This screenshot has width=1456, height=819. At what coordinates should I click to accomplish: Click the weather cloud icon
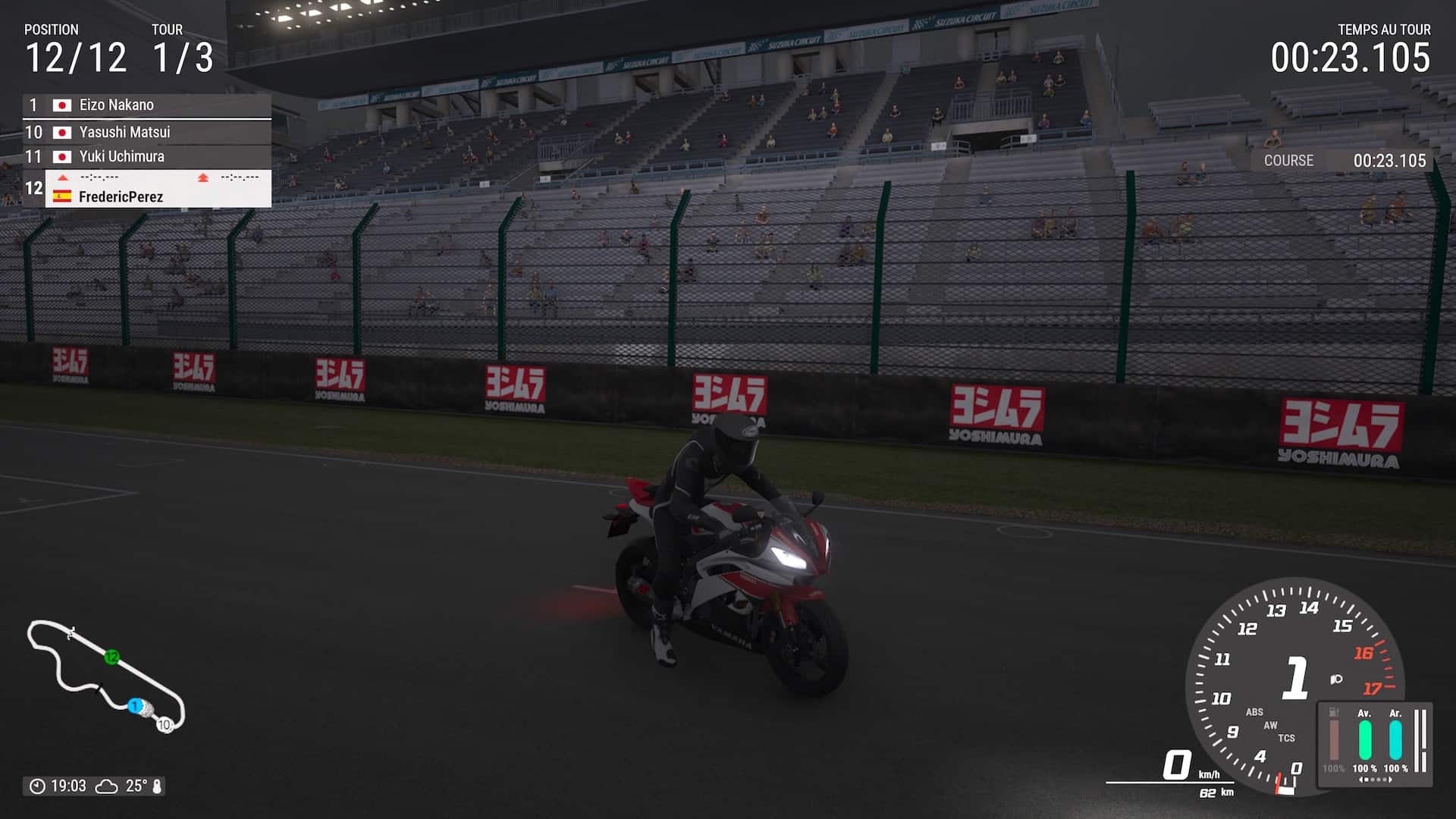click(106, 786)
